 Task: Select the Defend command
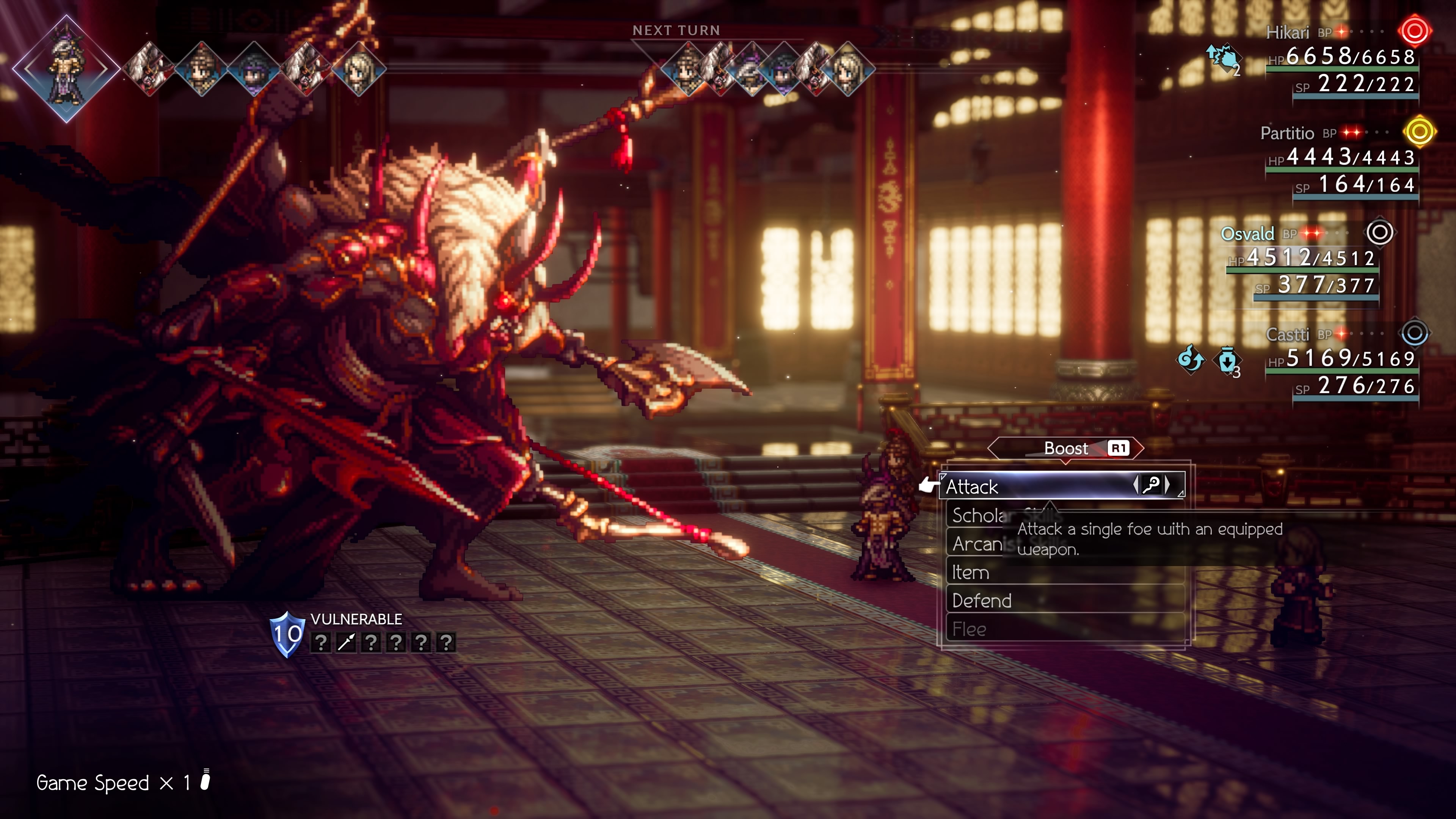[x=1065, y=600]
